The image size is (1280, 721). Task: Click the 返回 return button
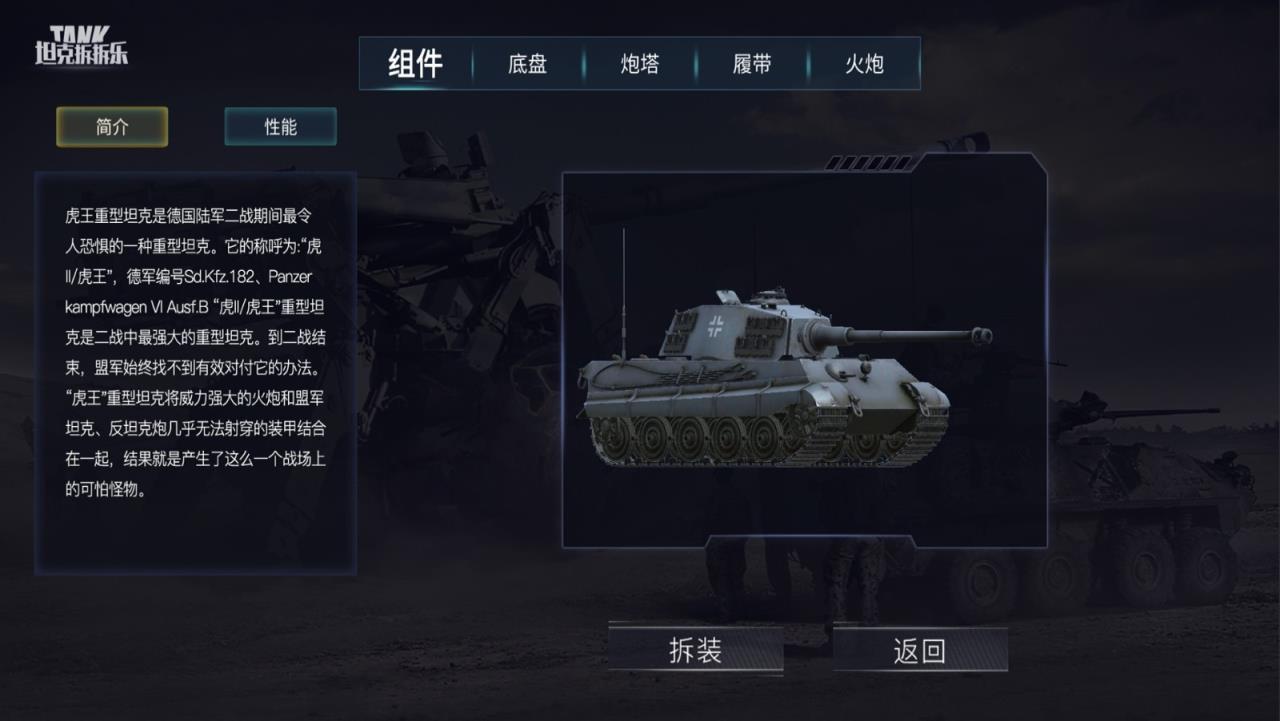[918, 649]
